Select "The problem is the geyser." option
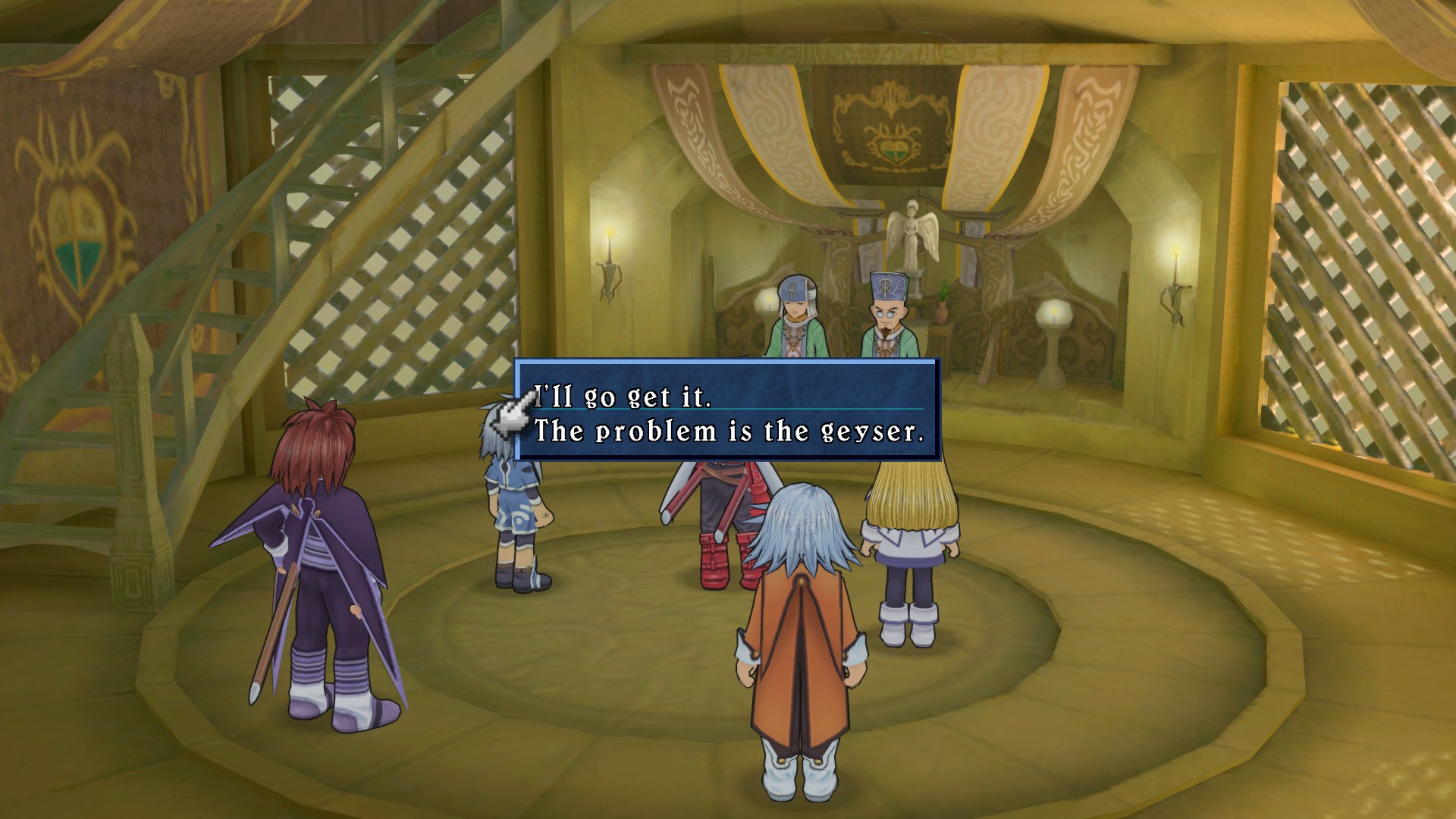The image size is (1456, 819). coord(730,431)
